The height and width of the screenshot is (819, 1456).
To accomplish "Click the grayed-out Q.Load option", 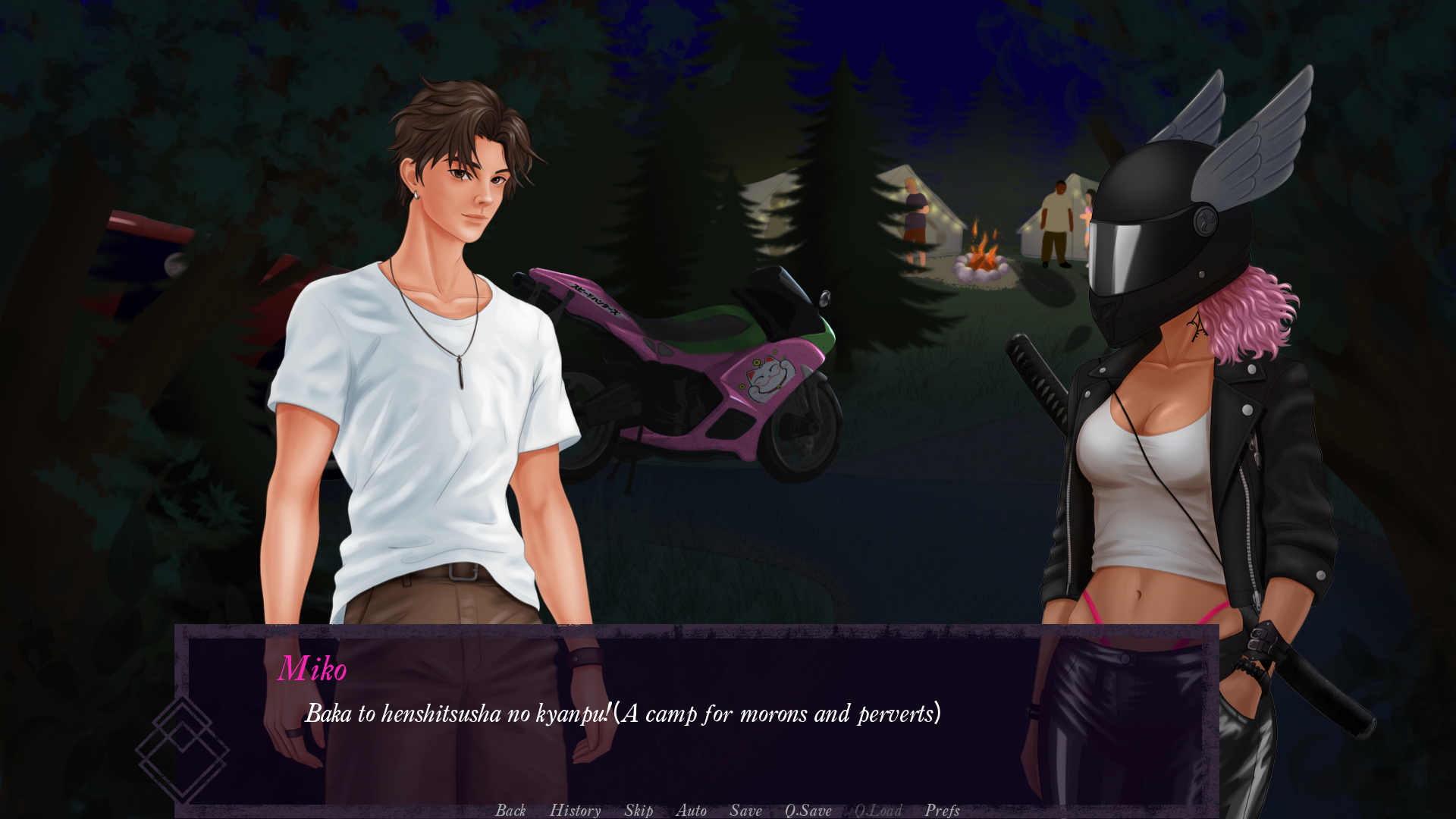I will 877,811.
